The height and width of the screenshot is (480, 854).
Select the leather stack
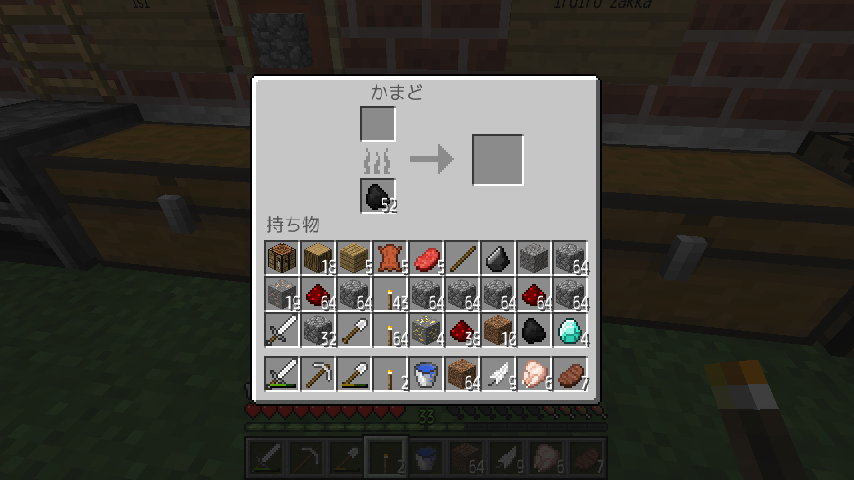(390, 258)
